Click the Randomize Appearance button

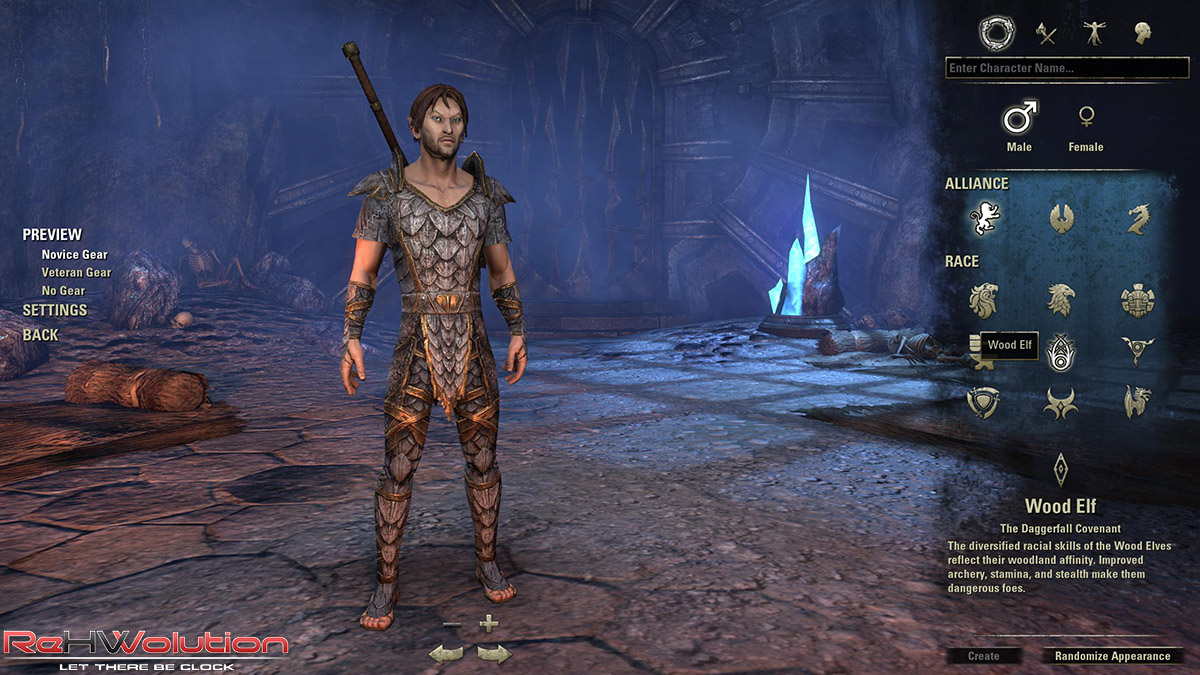pos(1112,656)
